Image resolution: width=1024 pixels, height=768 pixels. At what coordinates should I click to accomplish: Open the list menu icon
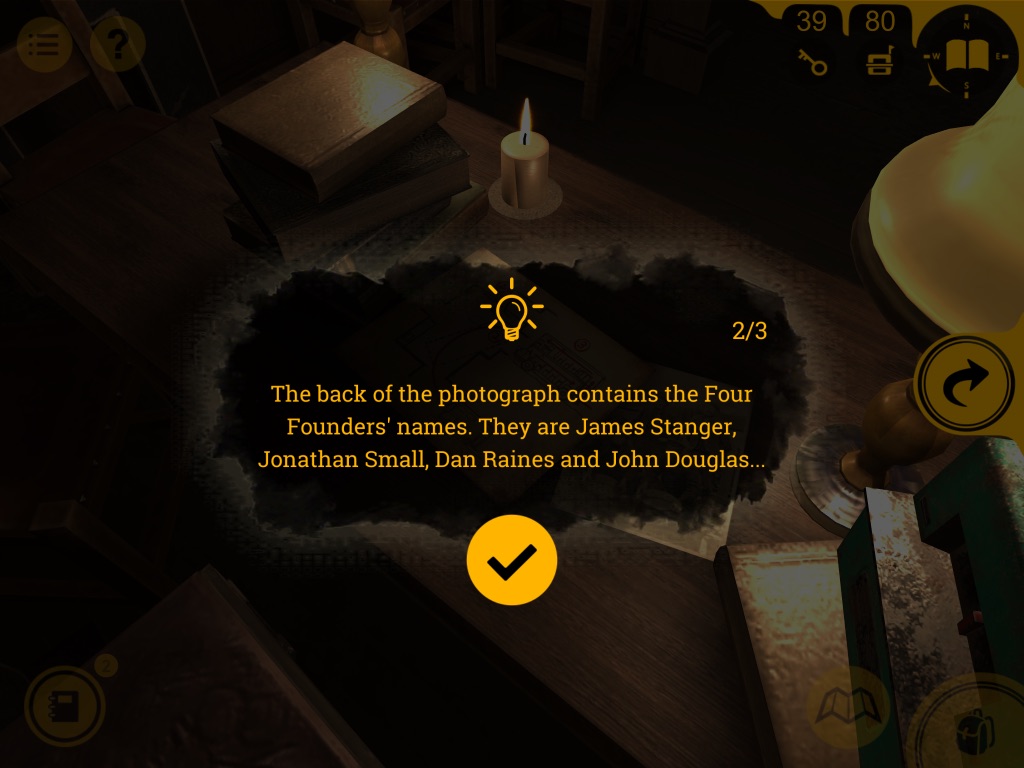coord(44,44)
